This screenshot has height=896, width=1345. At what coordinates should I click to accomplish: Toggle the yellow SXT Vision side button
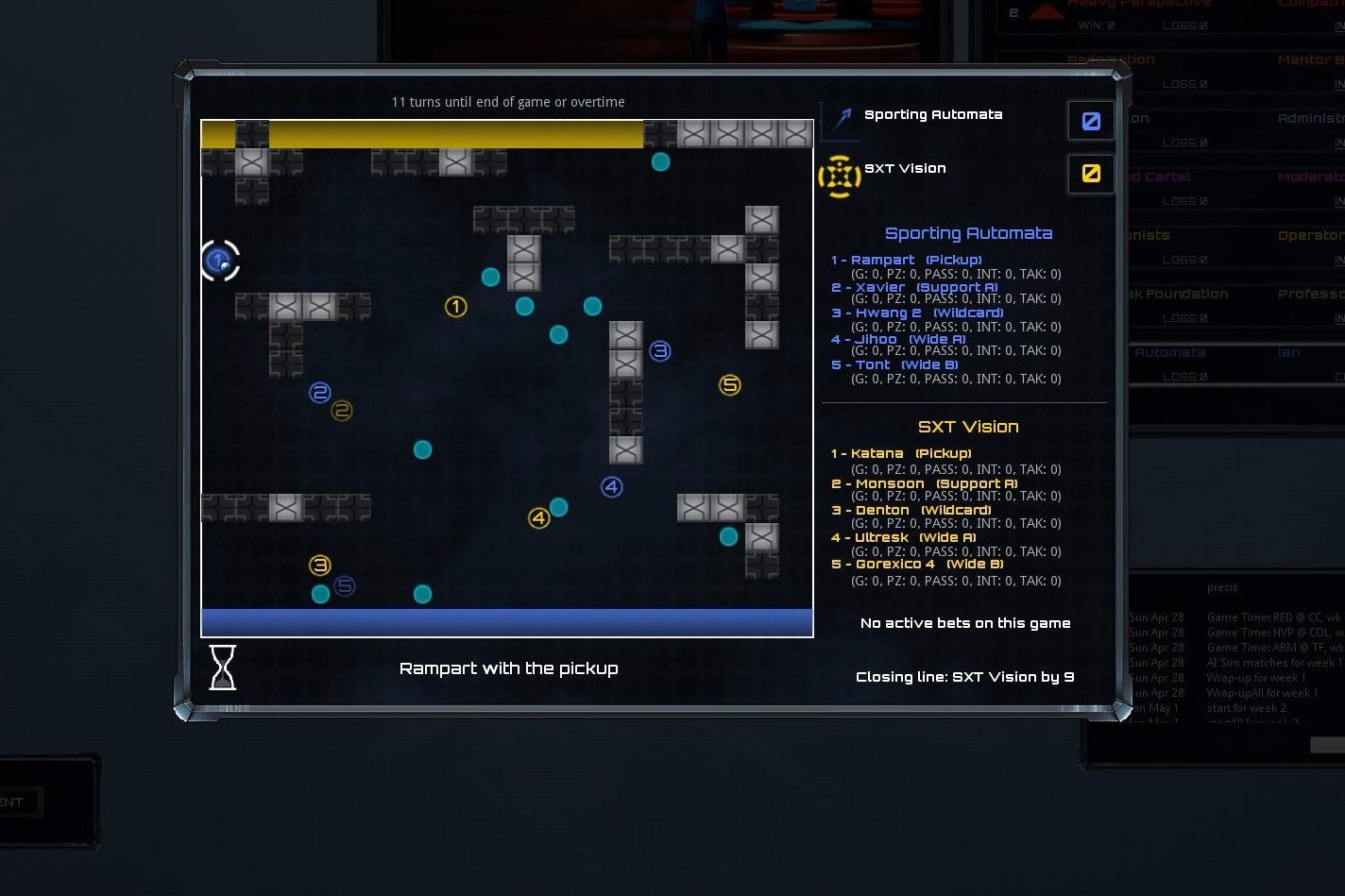point(1090,174)
